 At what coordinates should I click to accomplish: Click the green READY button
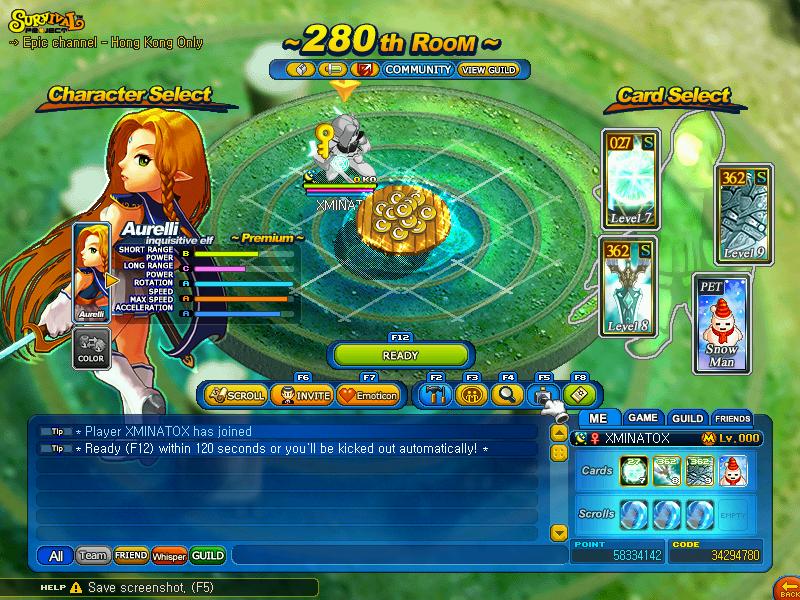point(400,355)
